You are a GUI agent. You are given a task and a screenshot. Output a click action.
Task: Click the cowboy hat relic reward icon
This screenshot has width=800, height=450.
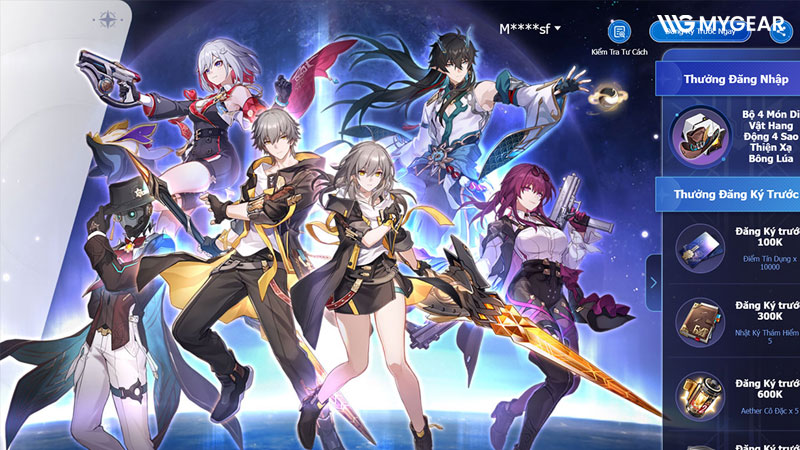pyautogui.click(x=697, y=135)
